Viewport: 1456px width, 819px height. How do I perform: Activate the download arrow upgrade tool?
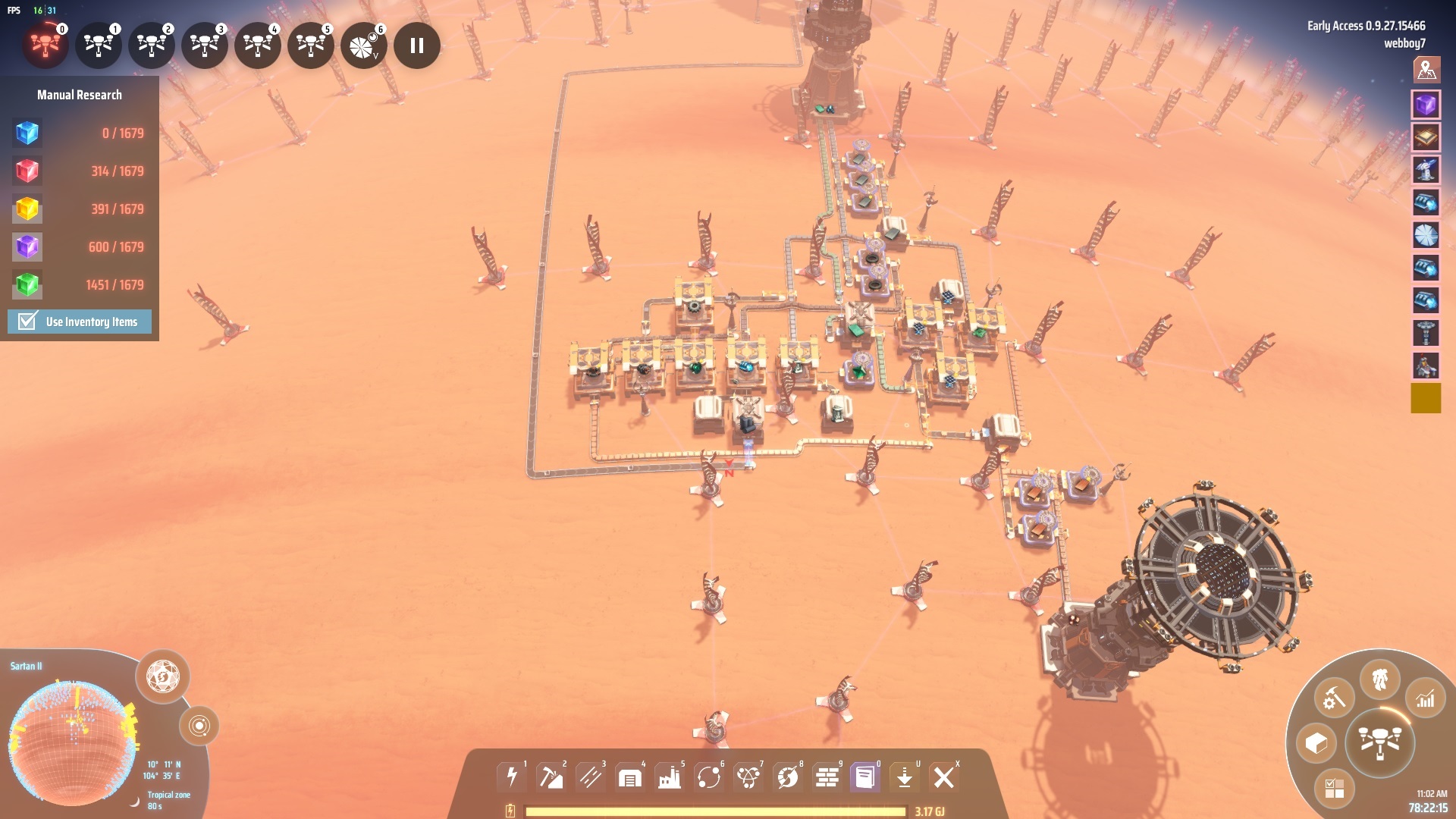(904, 777)
